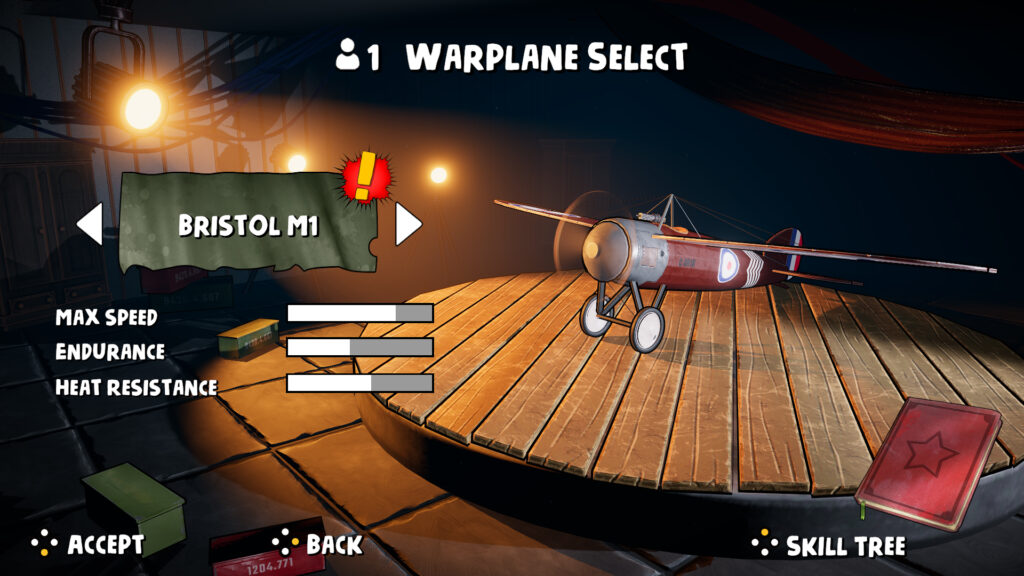1024x576 pixels.
Task: Accept the selected warplane
Action: (88, 544)
